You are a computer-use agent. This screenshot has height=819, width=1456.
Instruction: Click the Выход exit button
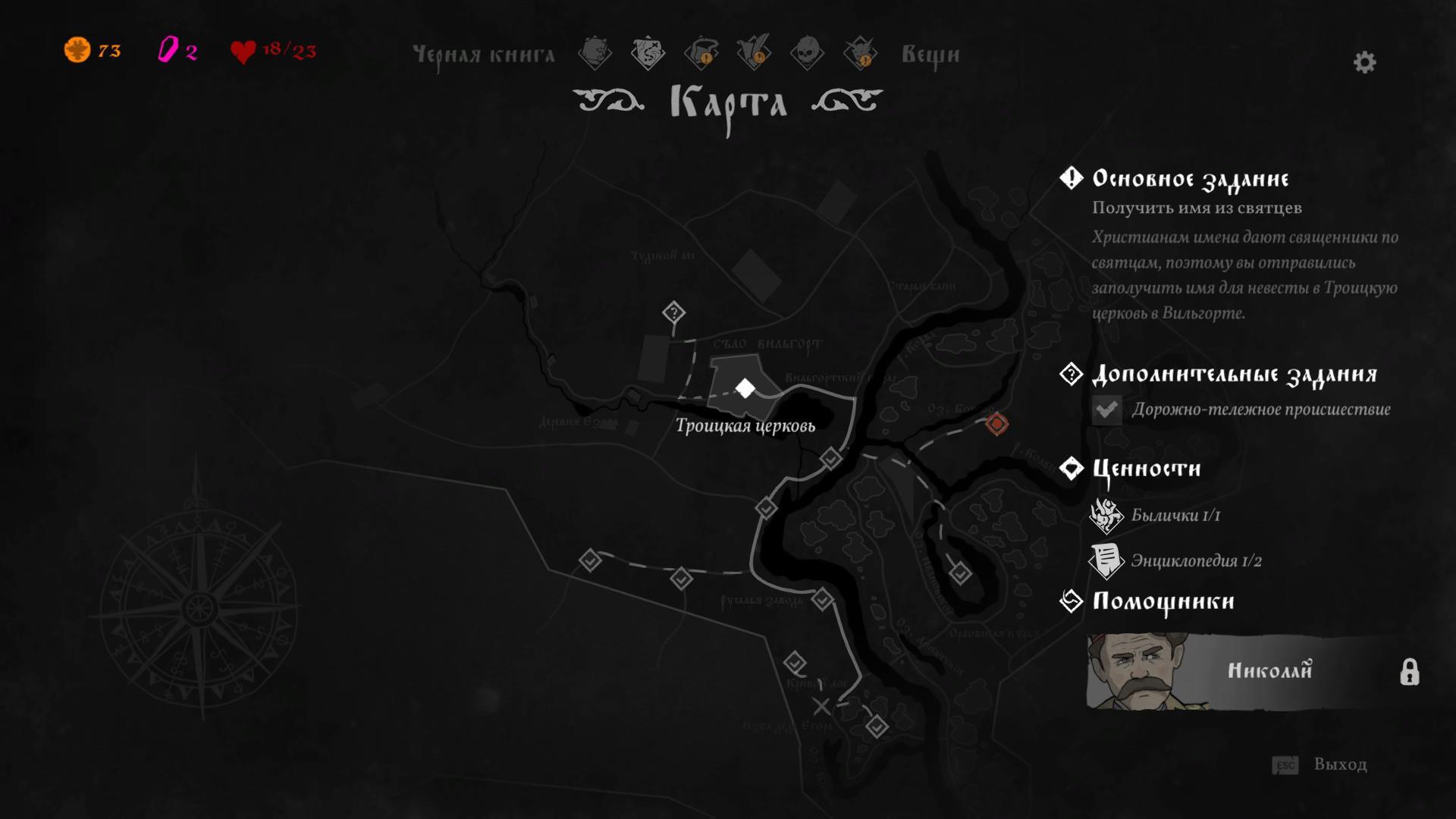click(x=1339, y=764)
